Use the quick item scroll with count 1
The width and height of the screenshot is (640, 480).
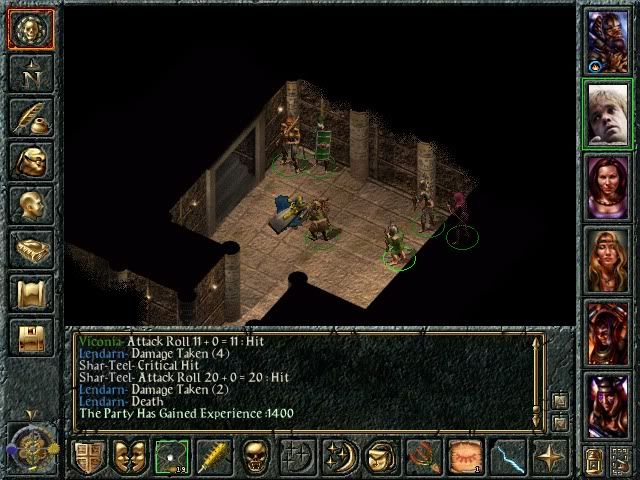click(465, 457)
